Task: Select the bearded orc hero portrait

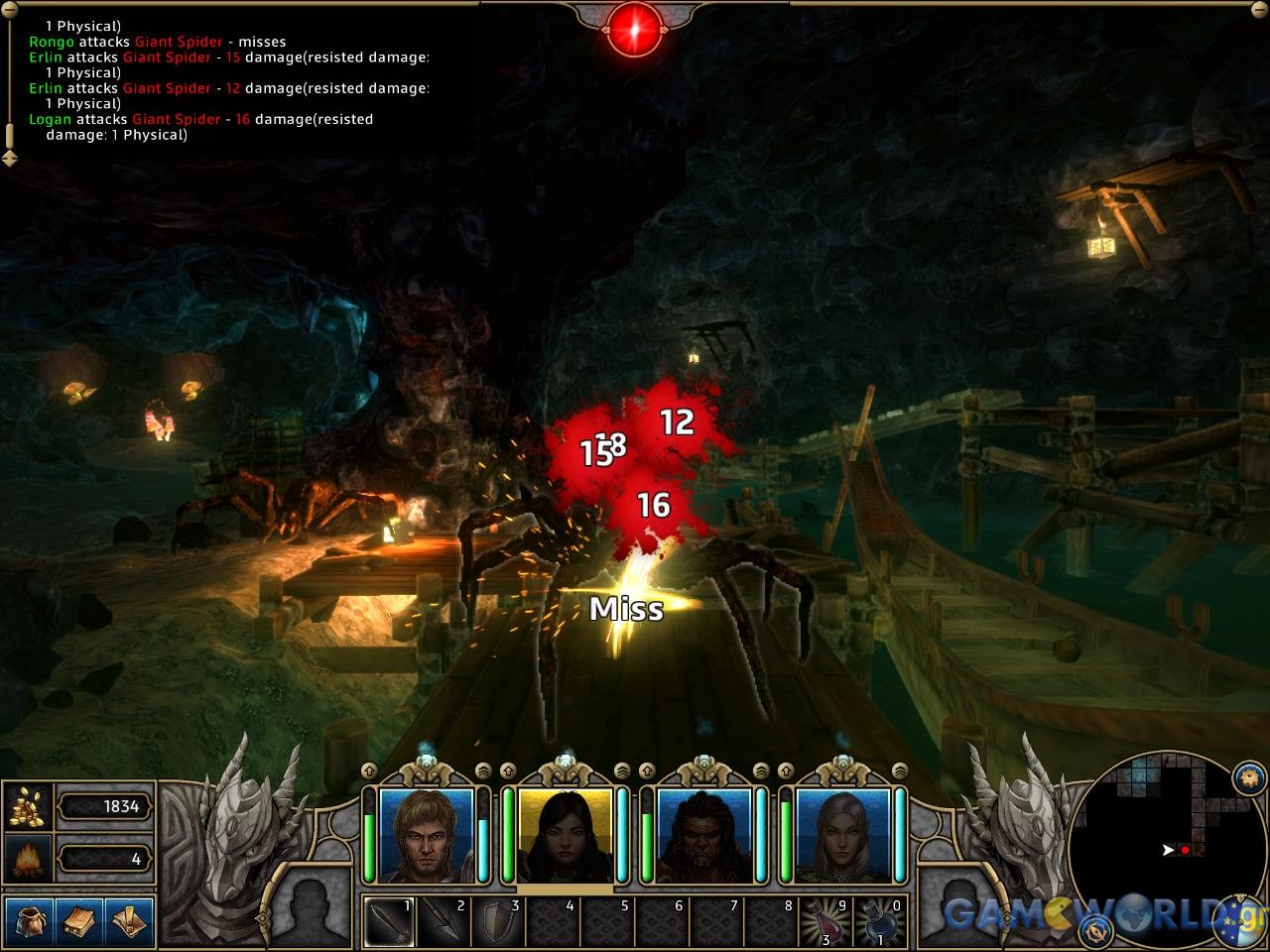Action: coord(703,835)
